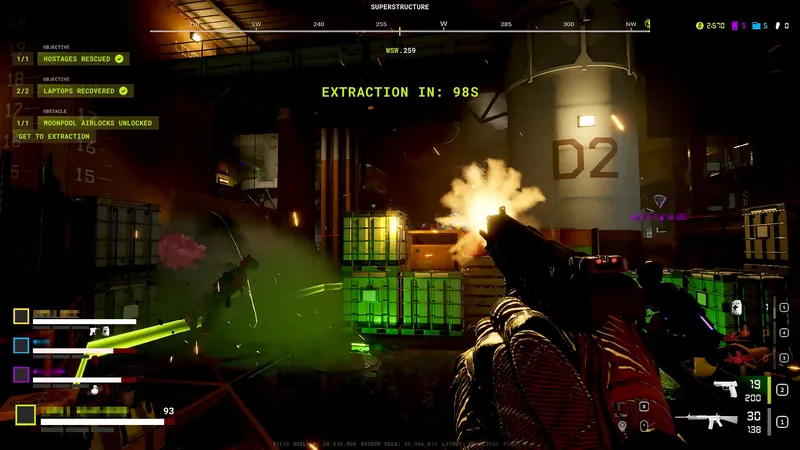Click the medkit equipment slot icon

tap(736, 307)
